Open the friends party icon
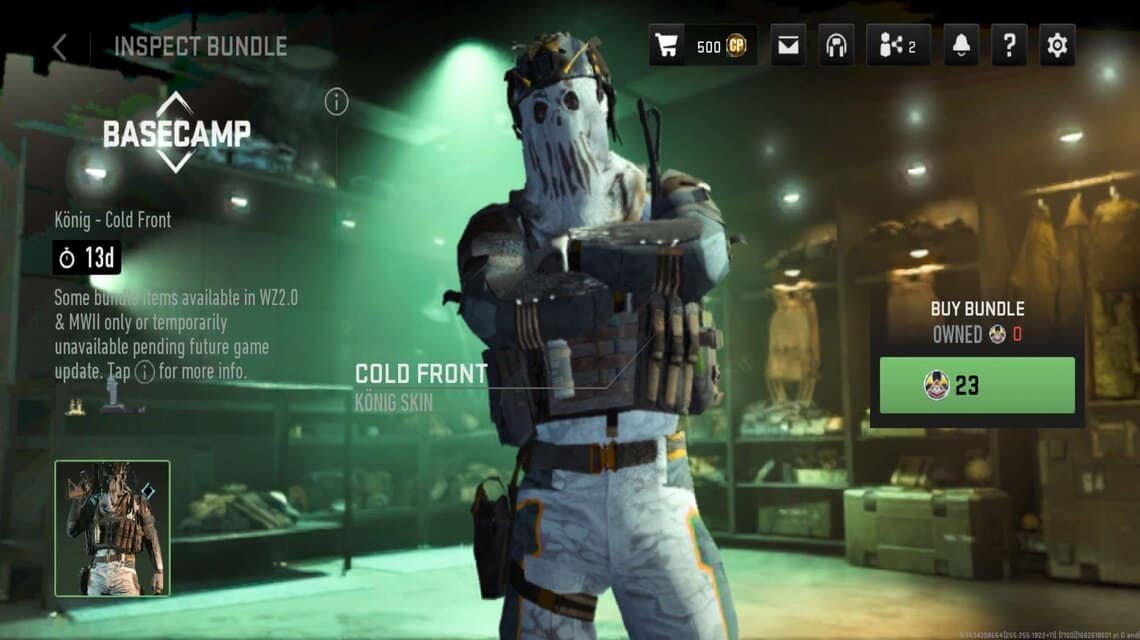 (x=898, y=46)
